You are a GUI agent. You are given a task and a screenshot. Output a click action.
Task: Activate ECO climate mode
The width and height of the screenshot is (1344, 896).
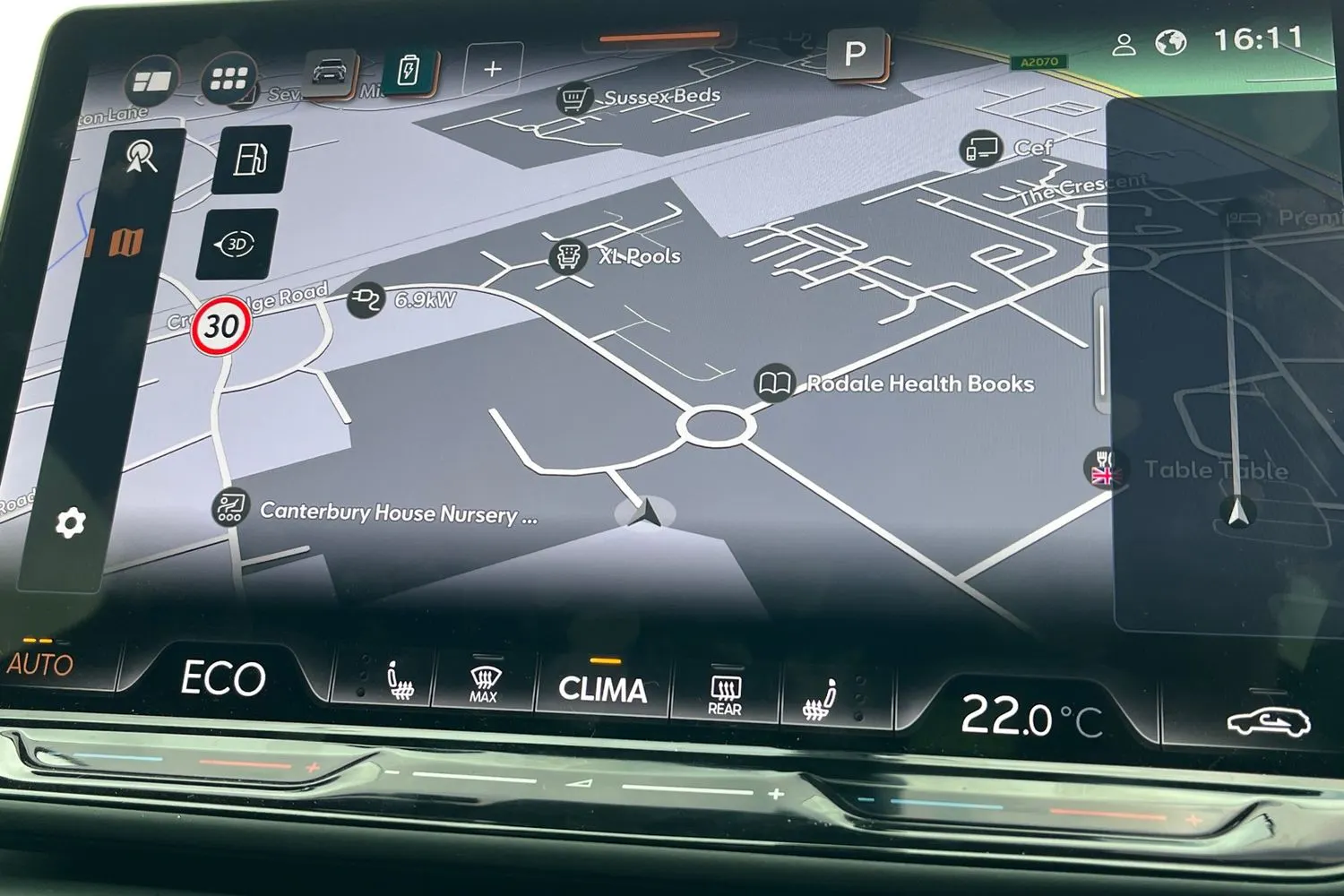click(x=223, y=678)
